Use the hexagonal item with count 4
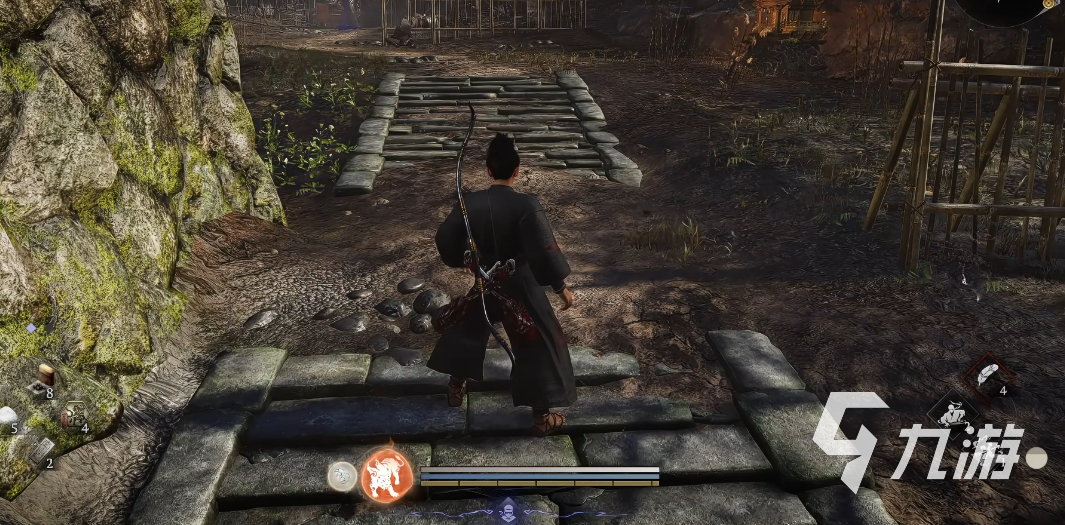 tap(73, 415)
